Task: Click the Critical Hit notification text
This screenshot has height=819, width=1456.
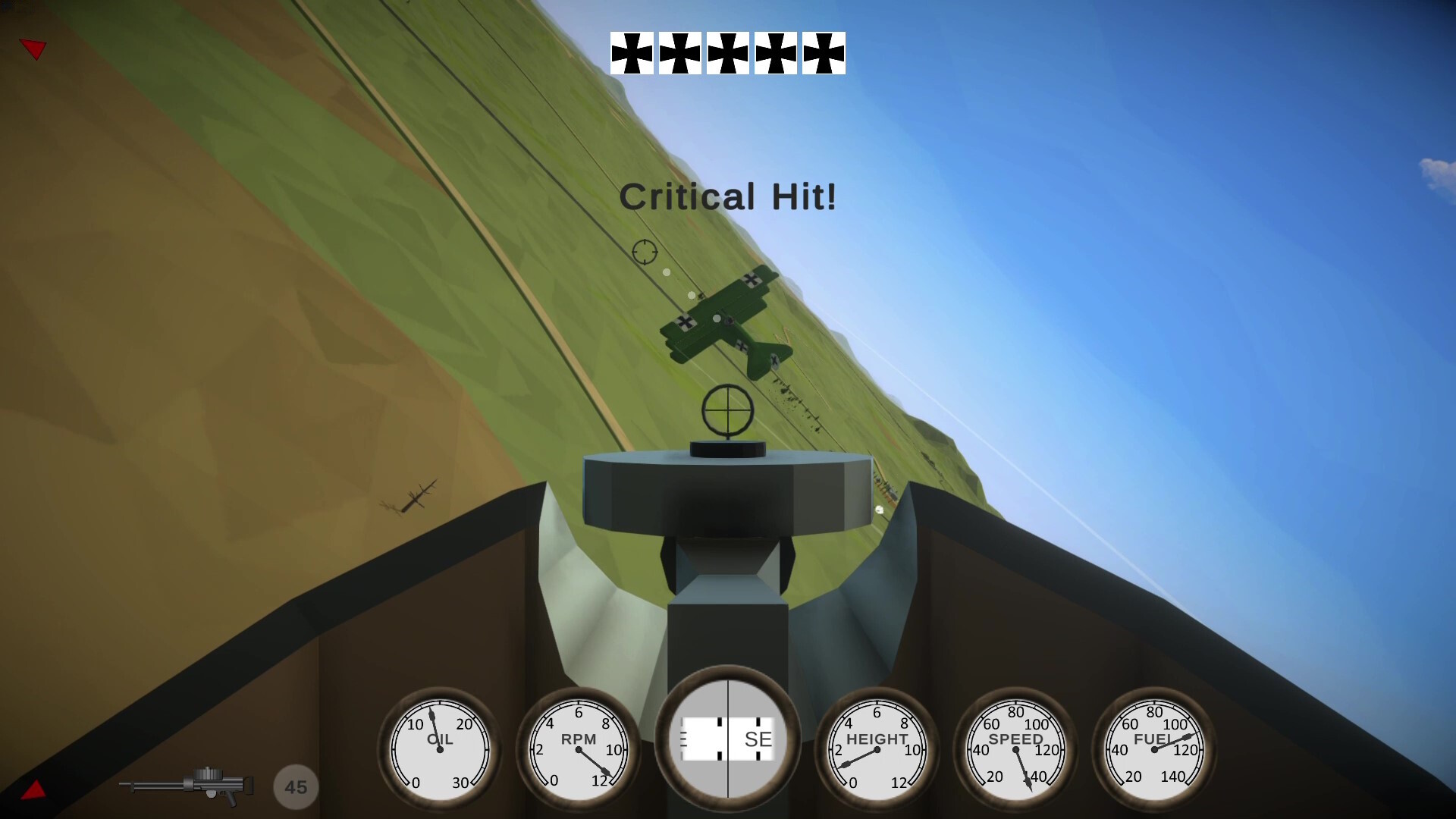Action: [x=728, y=197]
